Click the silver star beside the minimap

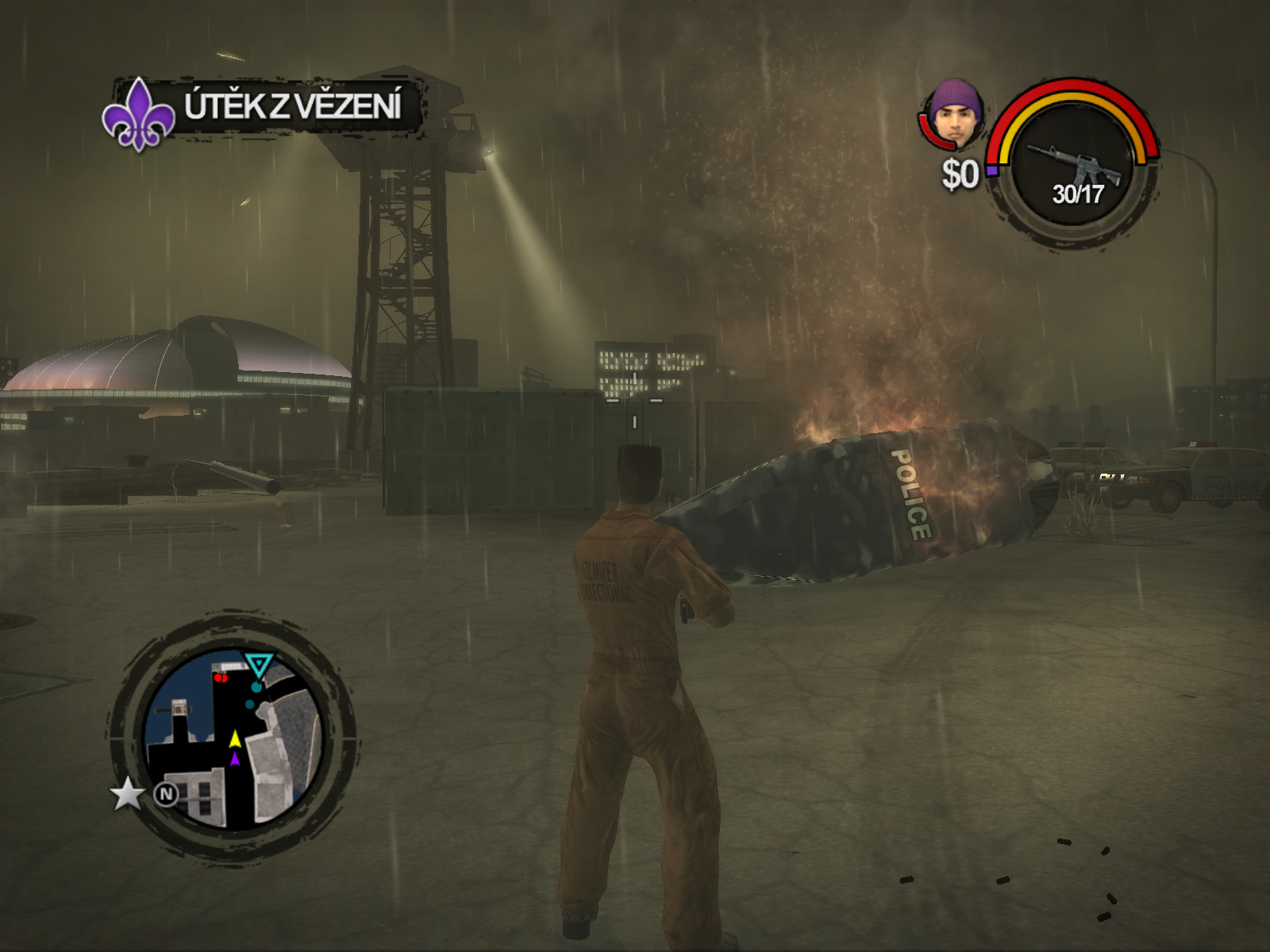(127, 793)
